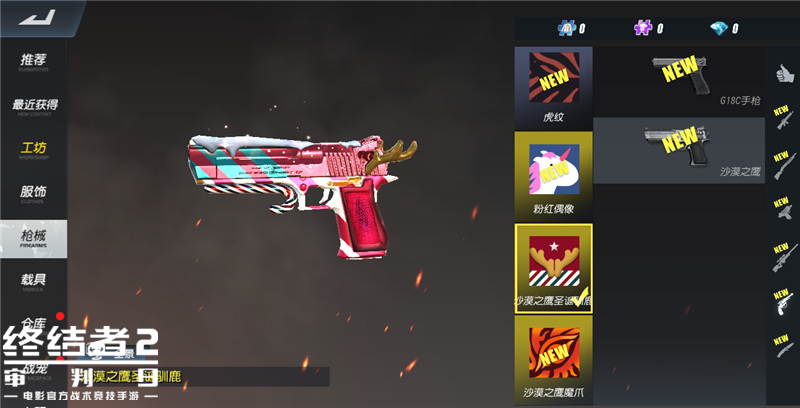Switch to the 工坊 Workshop section

tap(34, 150)
